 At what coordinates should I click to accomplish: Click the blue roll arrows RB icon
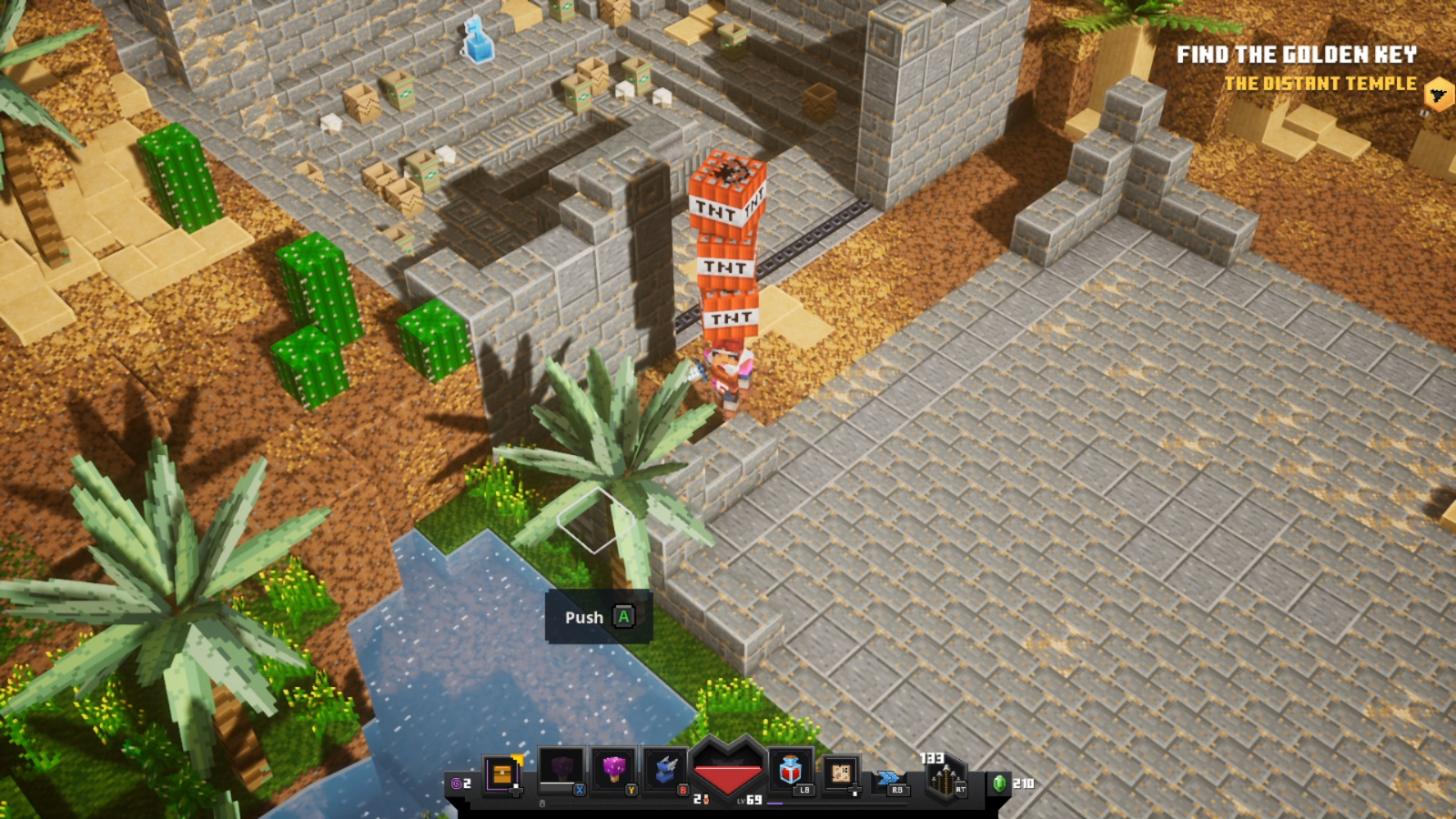coord(890,778)
